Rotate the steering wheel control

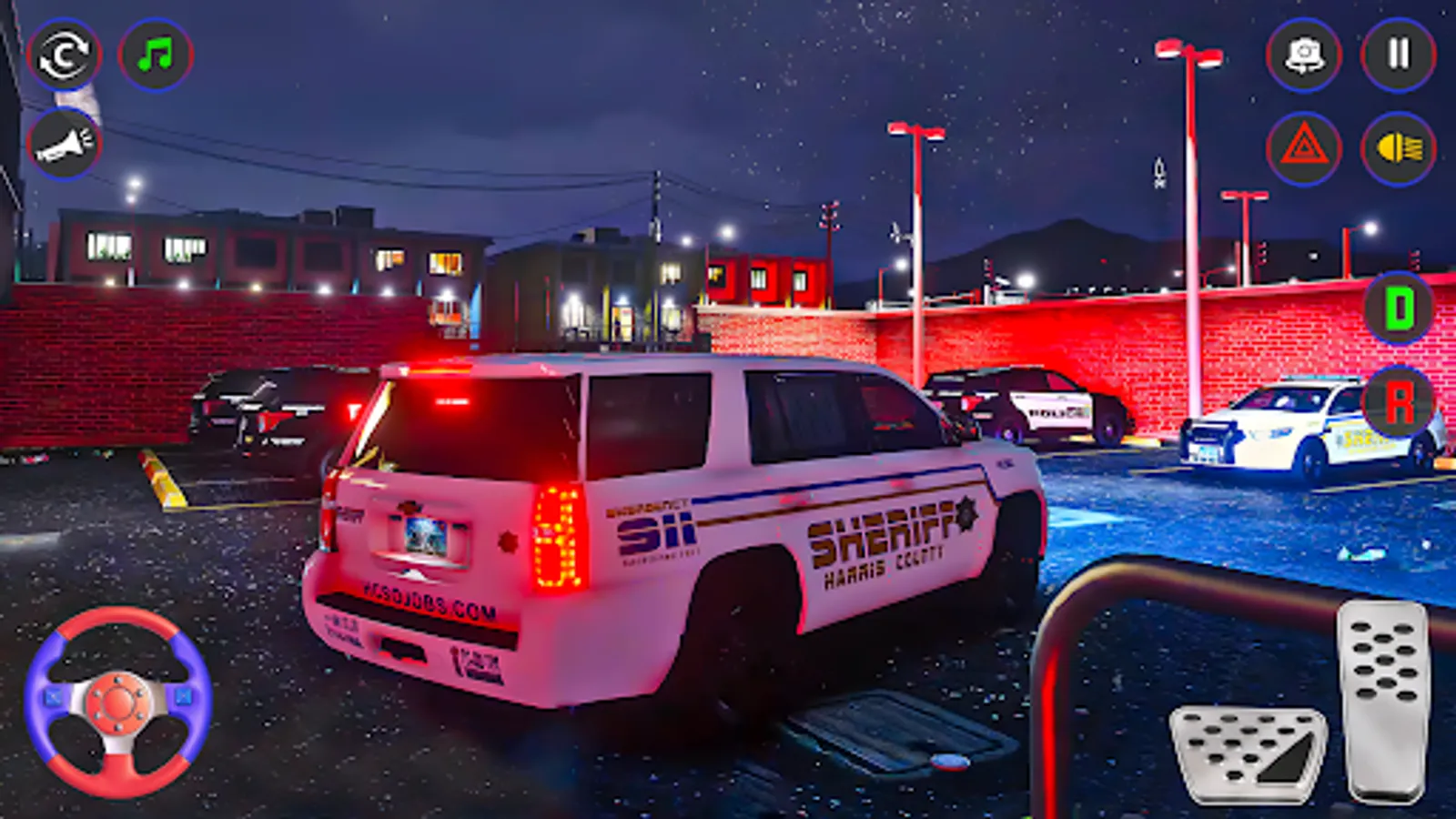(x=116, y=700)
